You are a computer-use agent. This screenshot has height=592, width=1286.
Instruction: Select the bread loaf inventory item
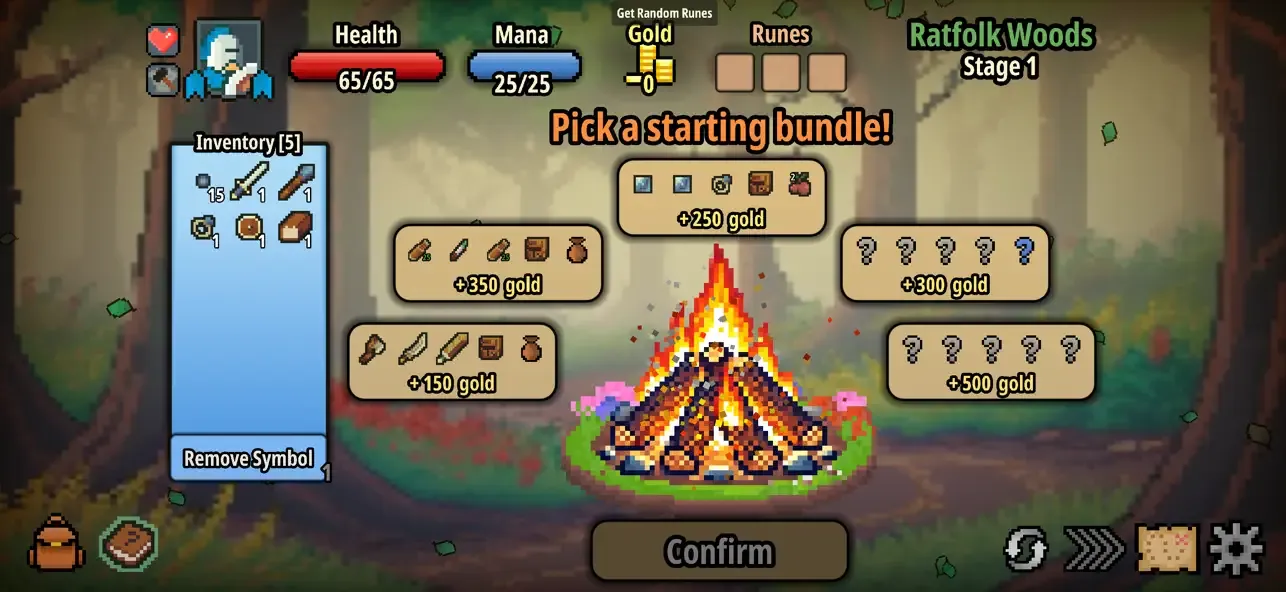click(x=295, y=228)
